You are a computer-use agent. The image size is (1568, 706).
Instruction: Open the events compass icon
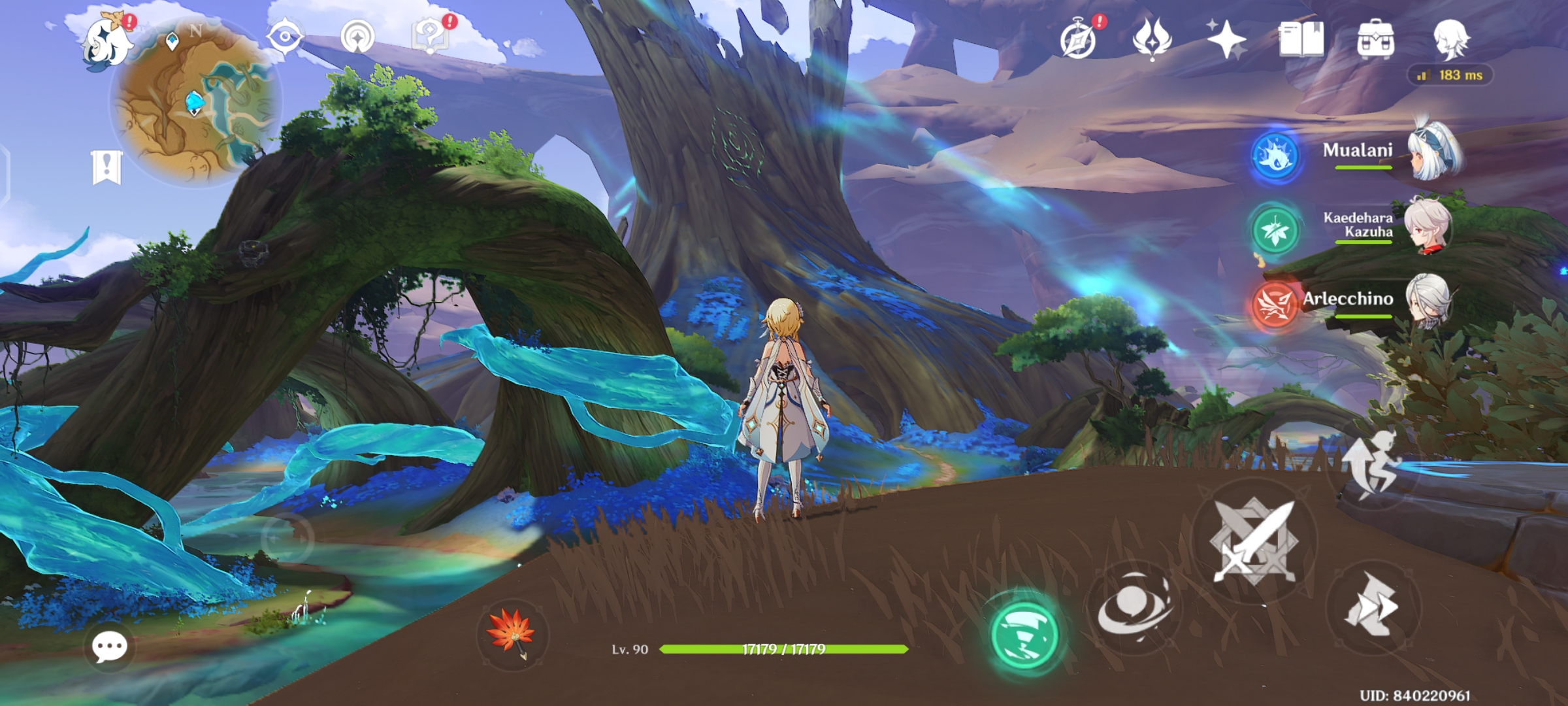[1079, 39]
